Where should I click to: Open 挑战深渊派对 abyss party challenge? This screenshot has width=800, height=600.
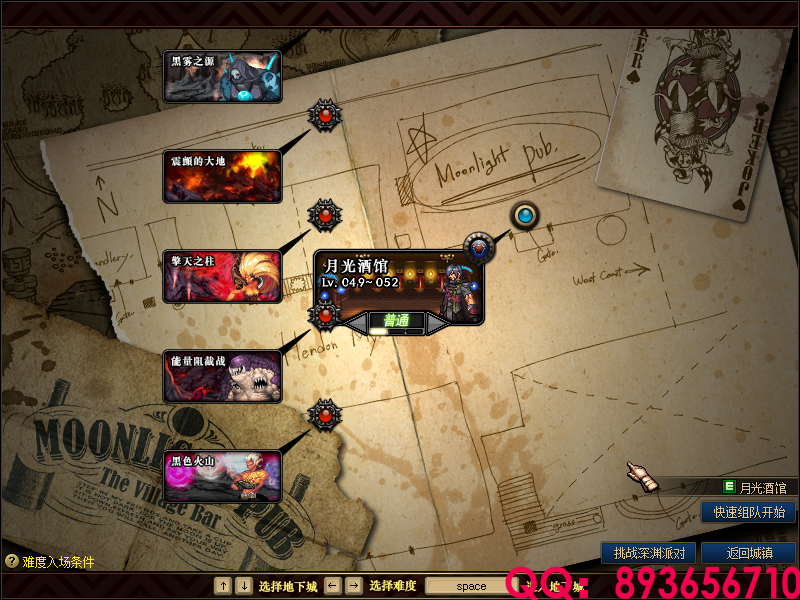648,553
